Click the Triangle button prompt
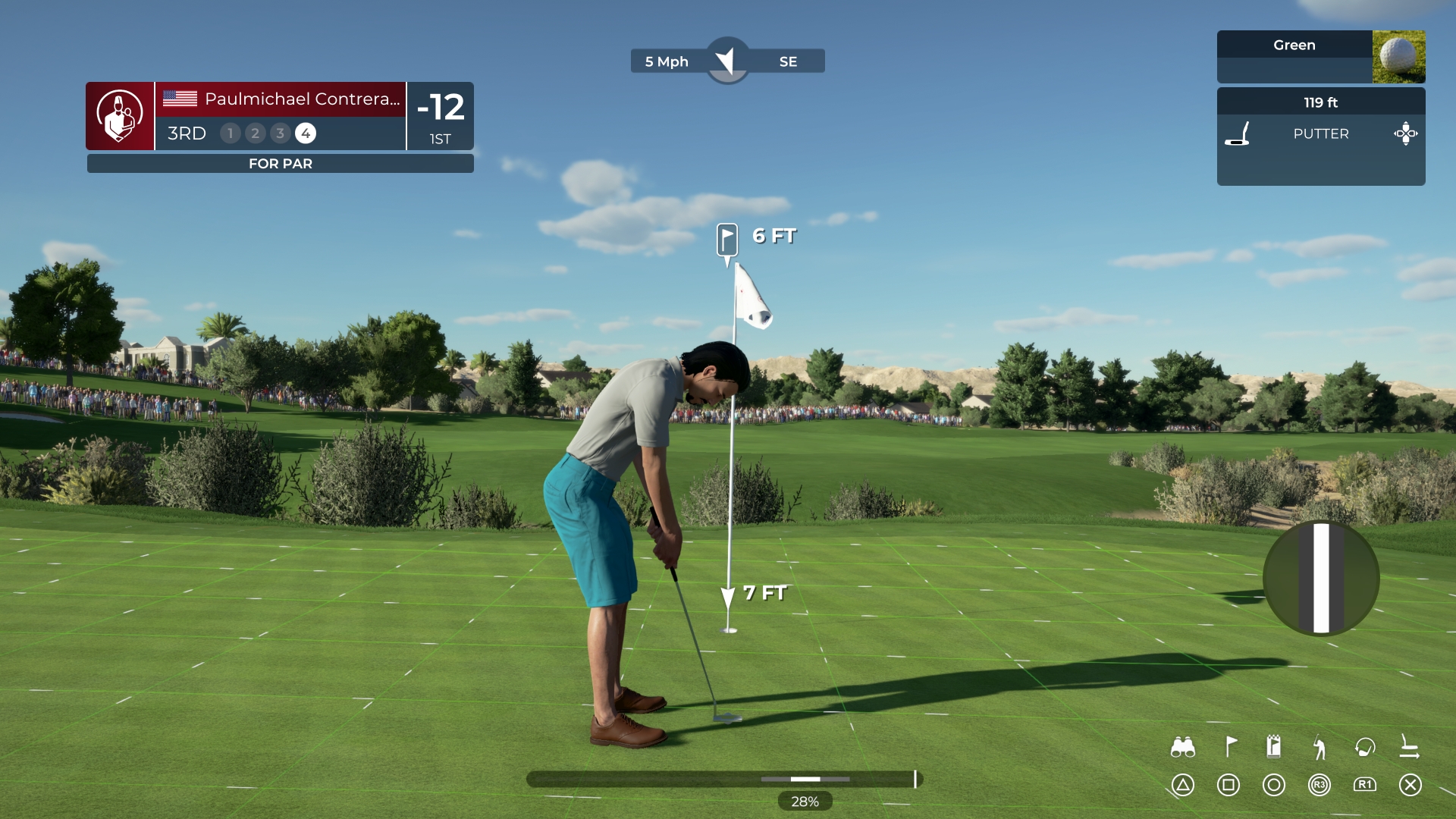Image resolution: width=1456 pixels, height=819 pixels. tap(1183, 786)
